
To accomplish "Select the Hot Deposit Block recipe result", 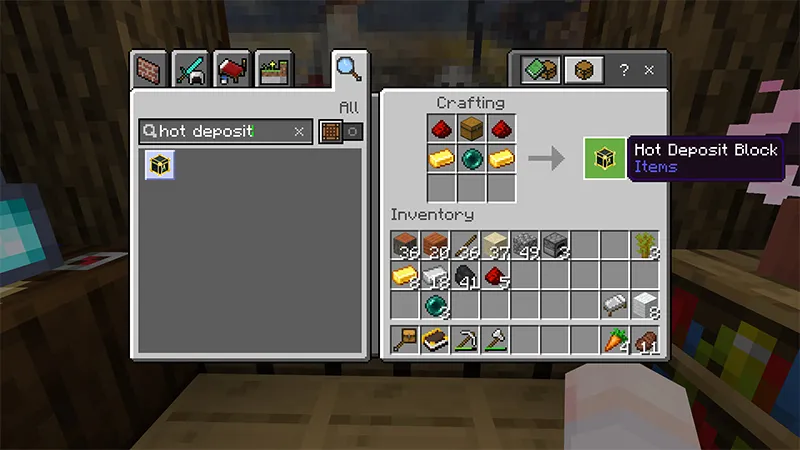I will pyautogui.click(x=160, y=165).
